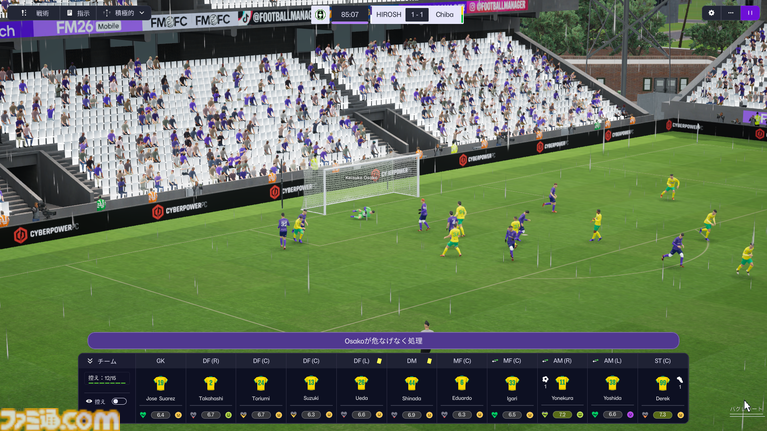Open the three-dots more options button
Image resolution: width=767 pixels, height=431 pixels.
pyautogui.click(x=730, y=13)
